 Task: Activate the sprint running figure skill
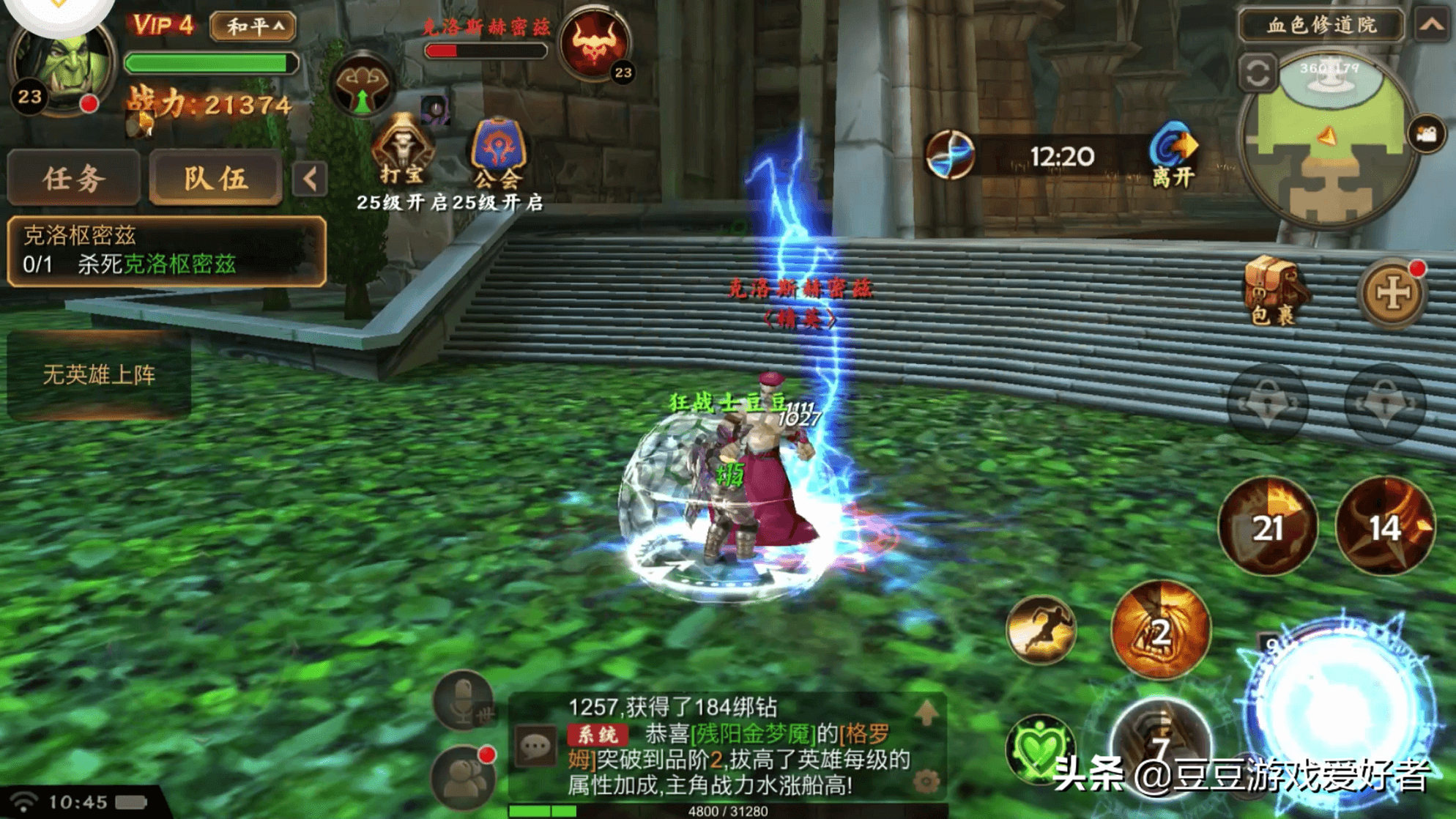point(1041,630)
